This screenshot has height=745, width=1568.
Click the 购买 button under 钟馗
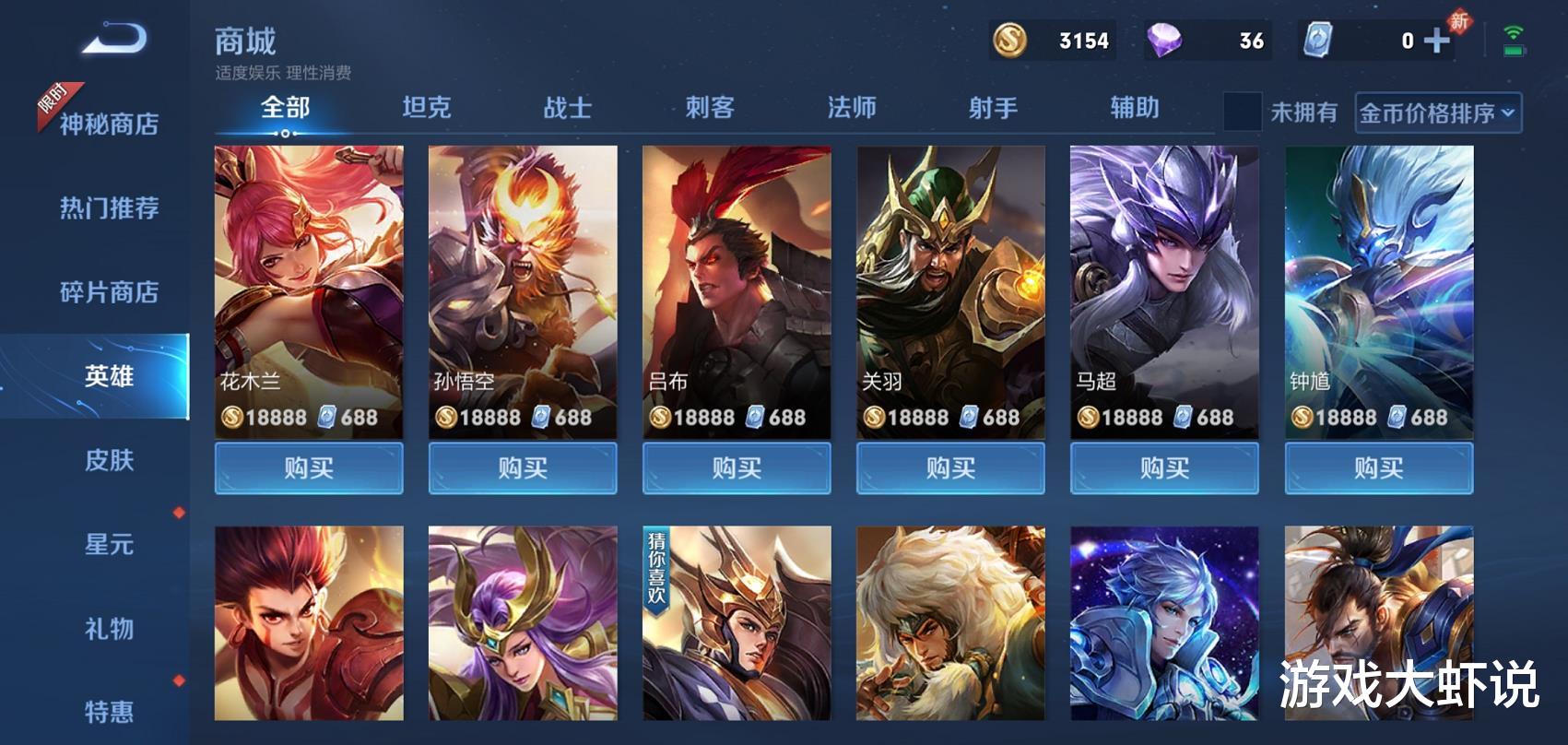click(x=1378, y=467)
